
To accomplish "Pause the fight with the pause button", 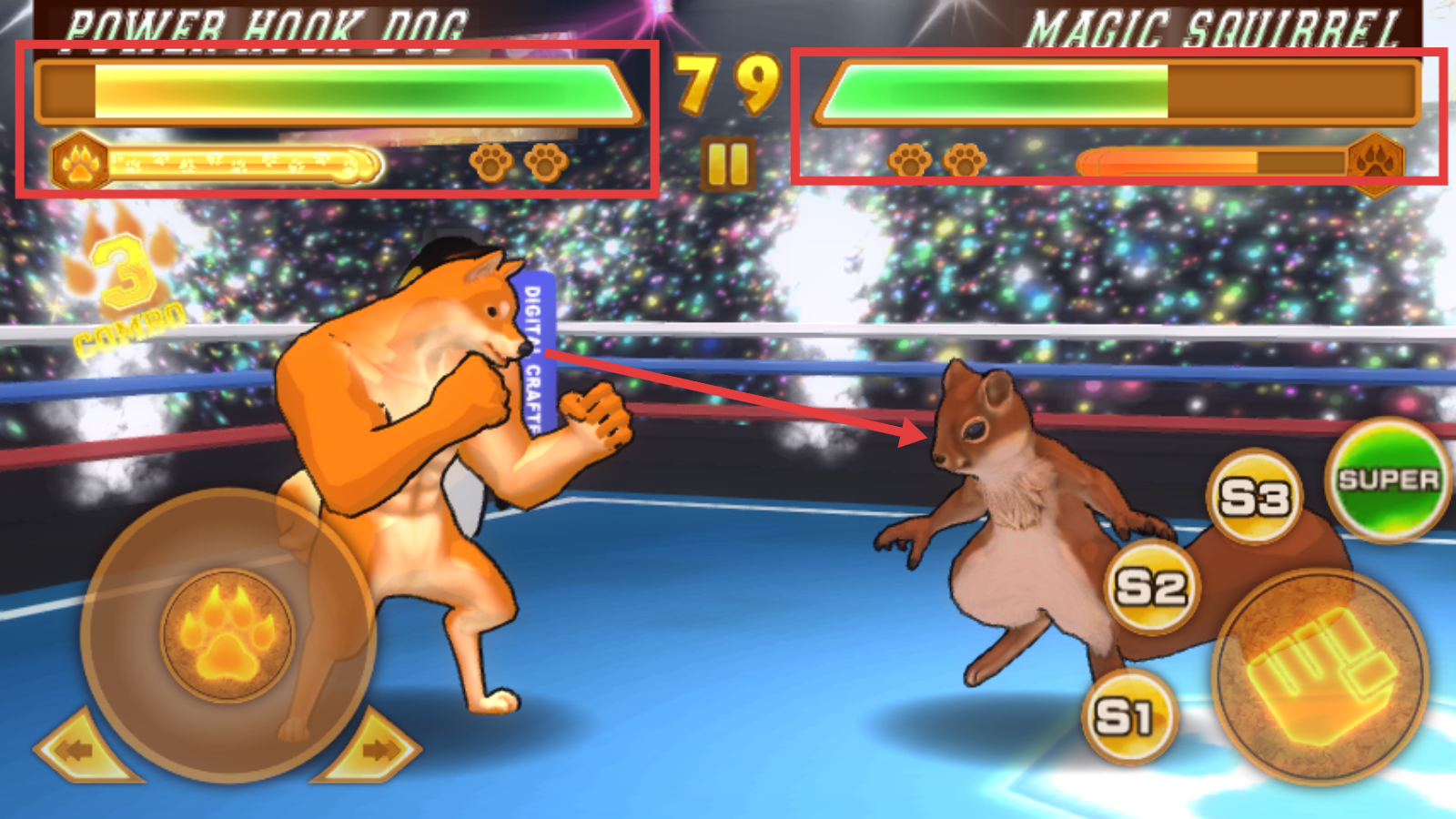I will [x=728, y=164].
